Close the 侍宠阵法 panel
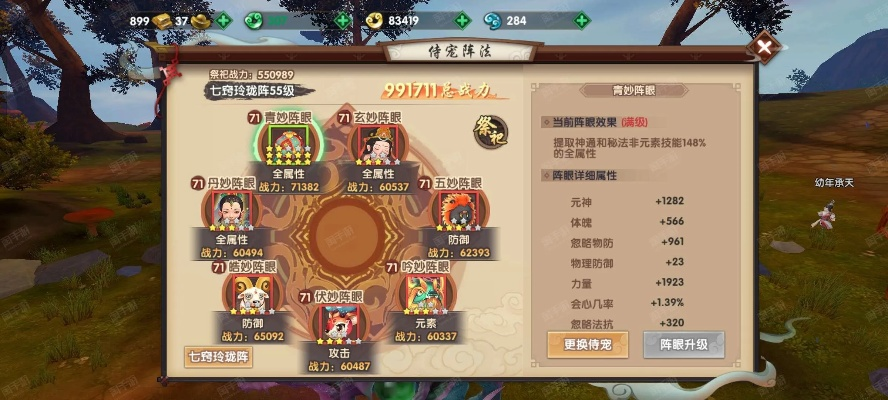This screenshot has width=888, height=400. [x=765, y=46]
